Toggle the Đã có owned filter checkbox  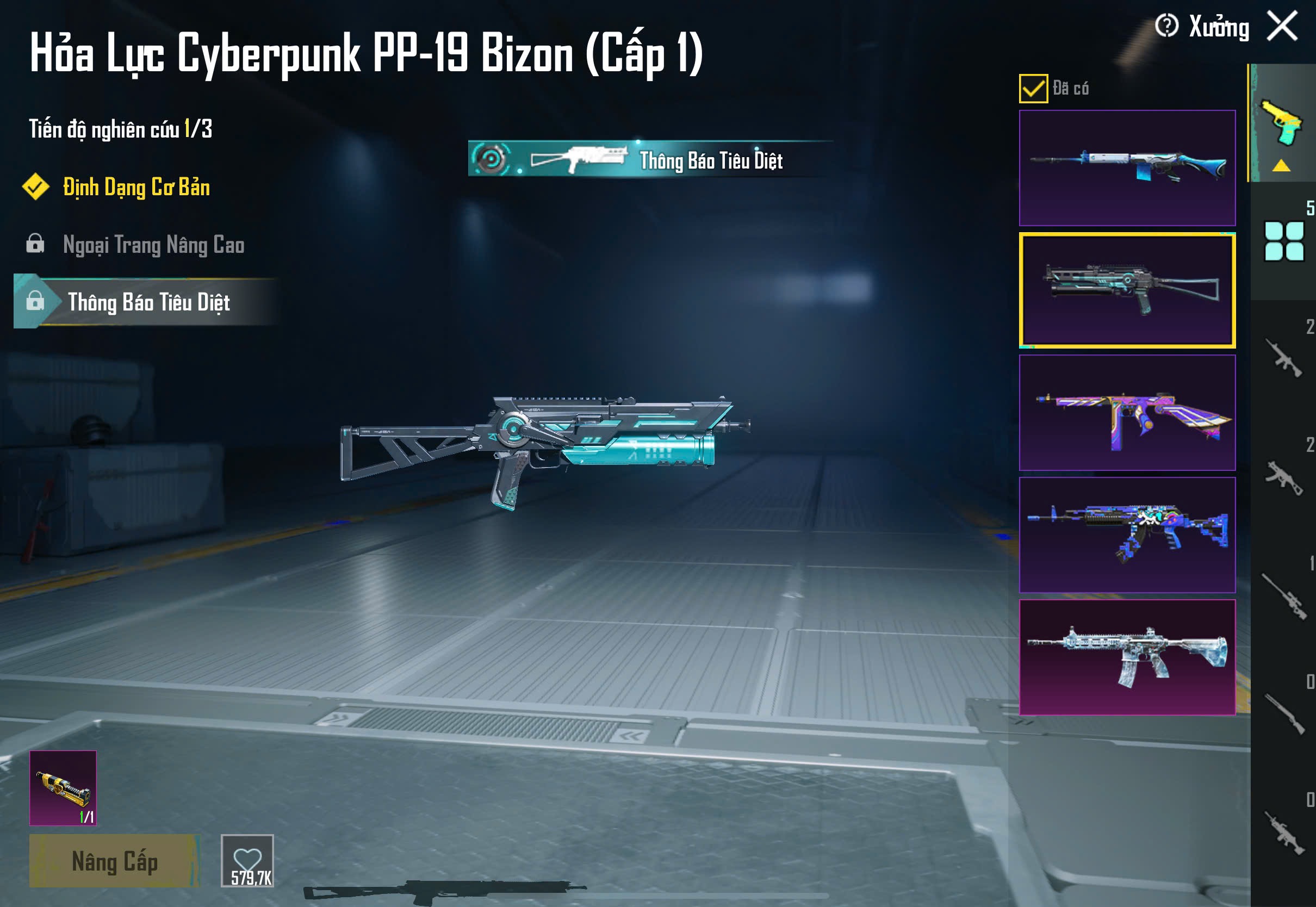(1033, 89)
